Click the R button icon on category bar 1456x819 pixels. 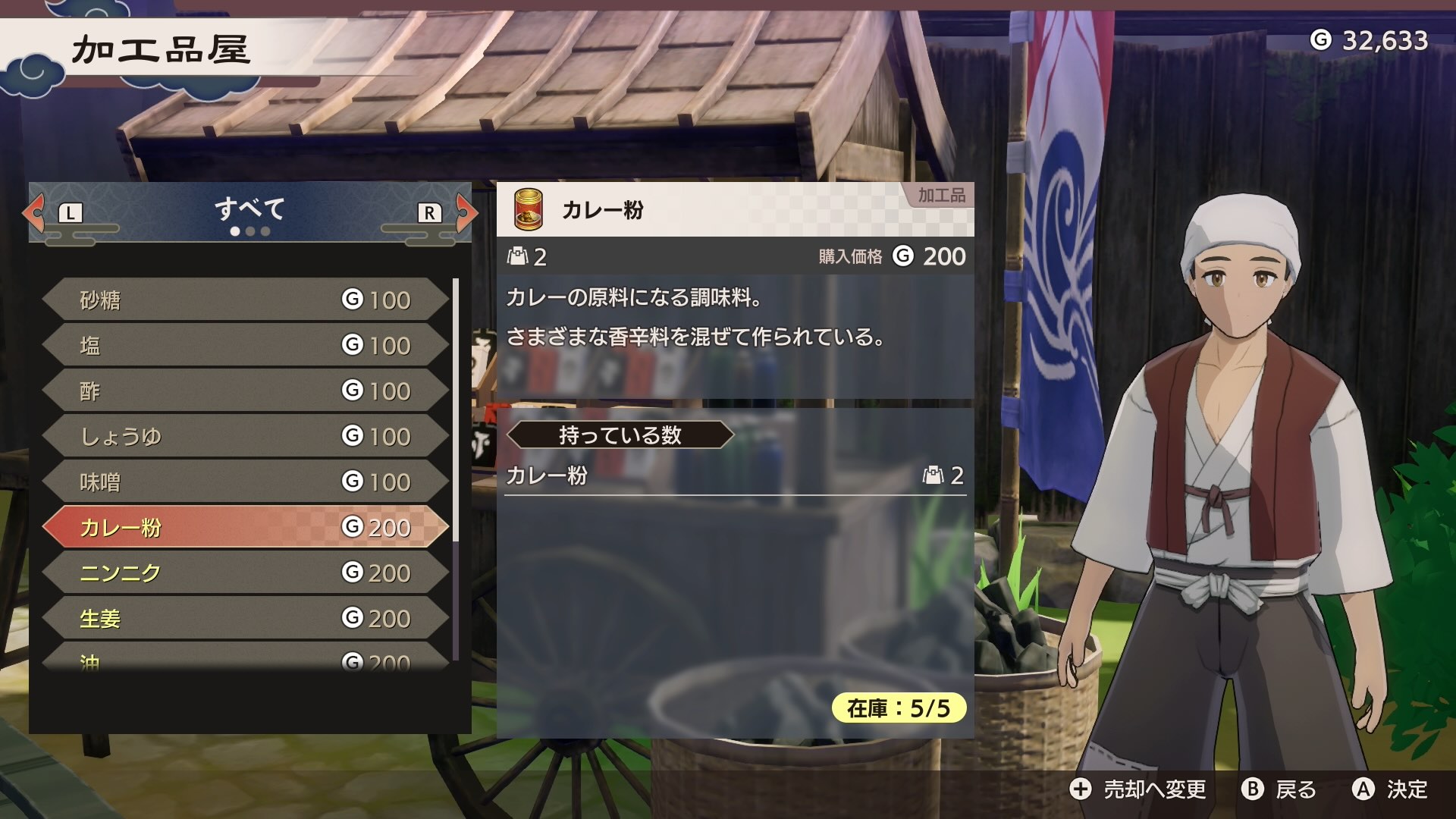point(428,213)
